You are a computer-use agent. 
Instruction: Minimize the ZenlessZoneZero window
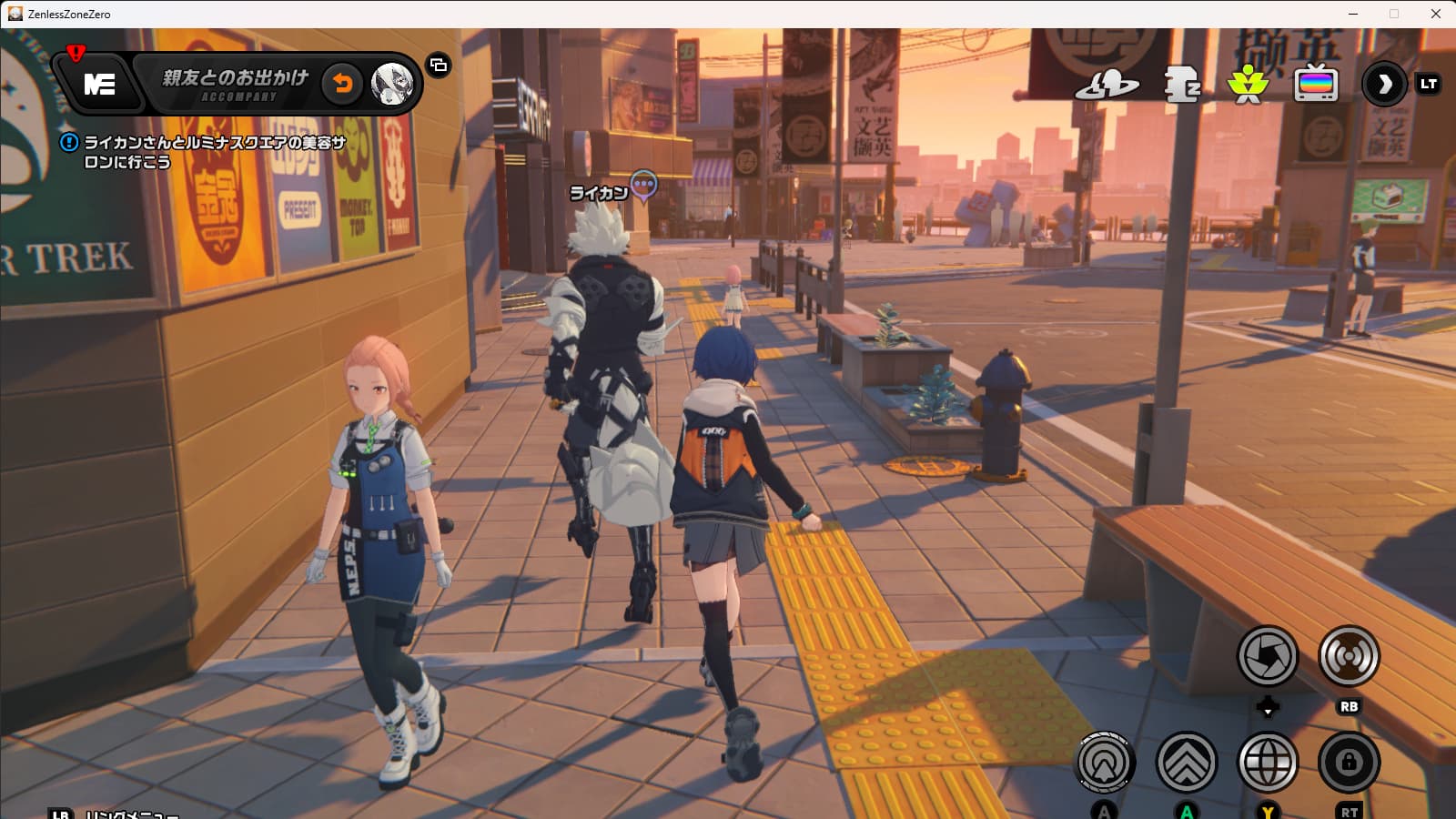tap(1353, 14)
